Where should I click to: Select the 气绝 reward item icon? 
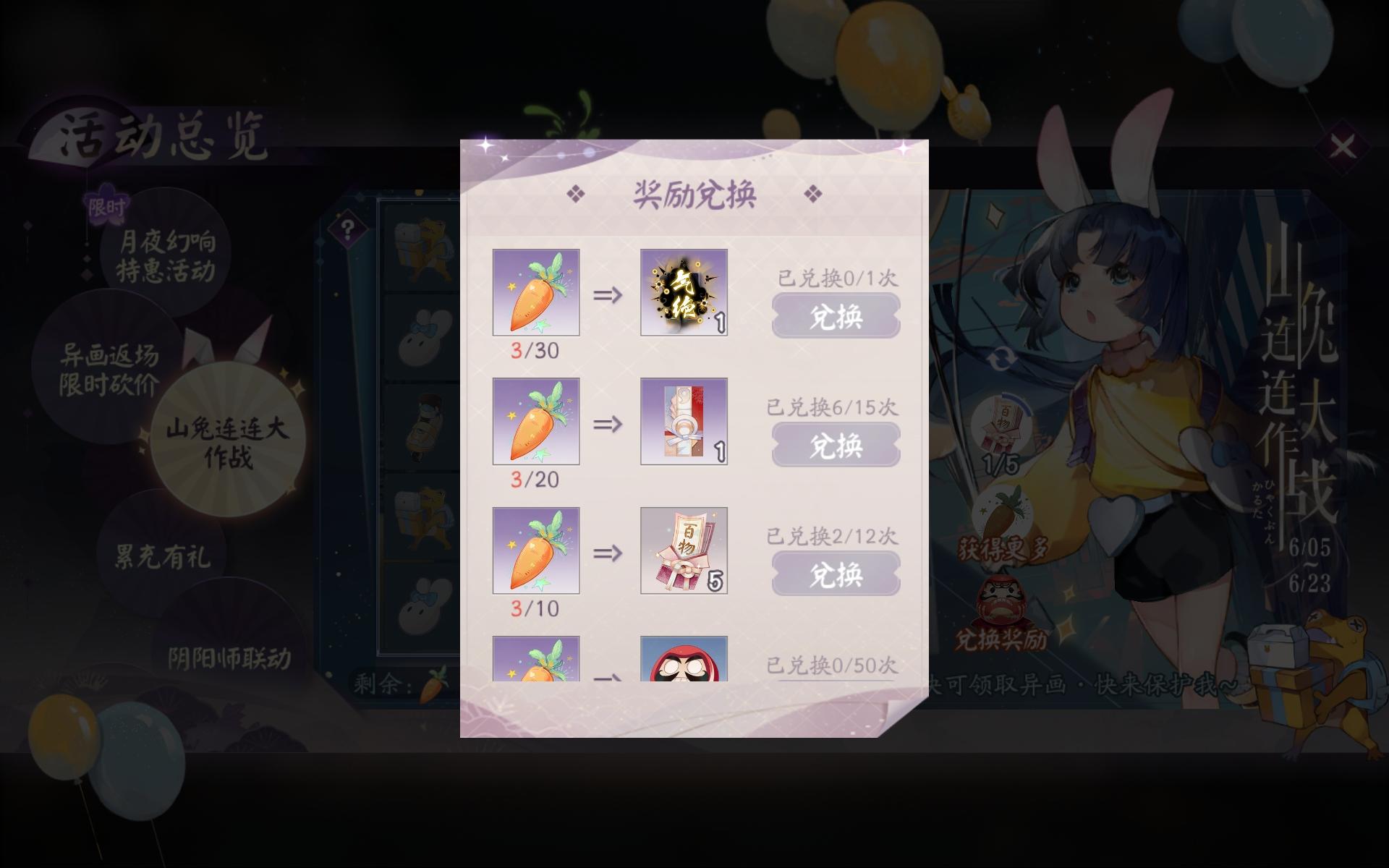point(684,292)
